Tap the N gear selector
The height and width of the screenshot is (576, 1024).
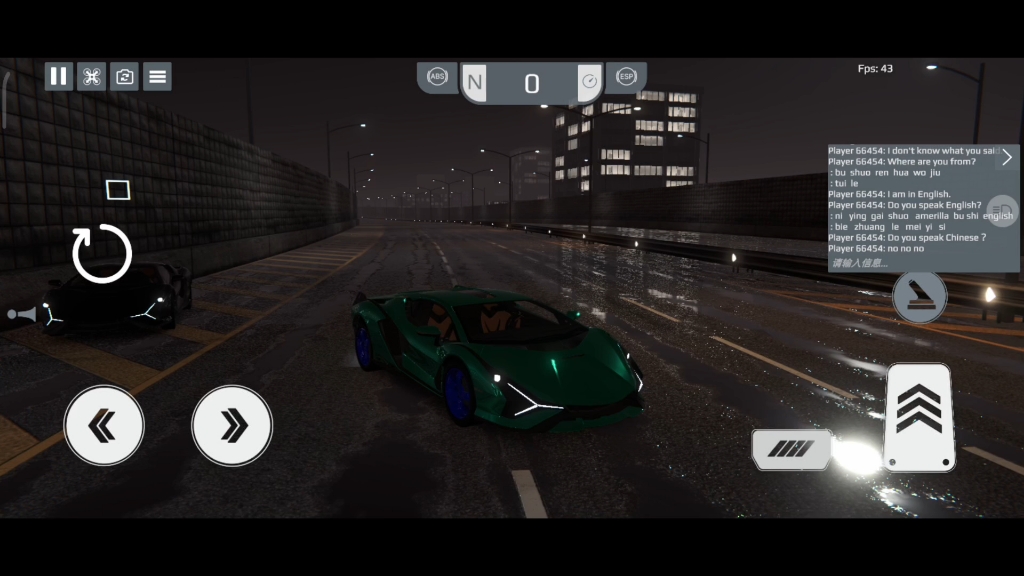(x=474, y=83)
